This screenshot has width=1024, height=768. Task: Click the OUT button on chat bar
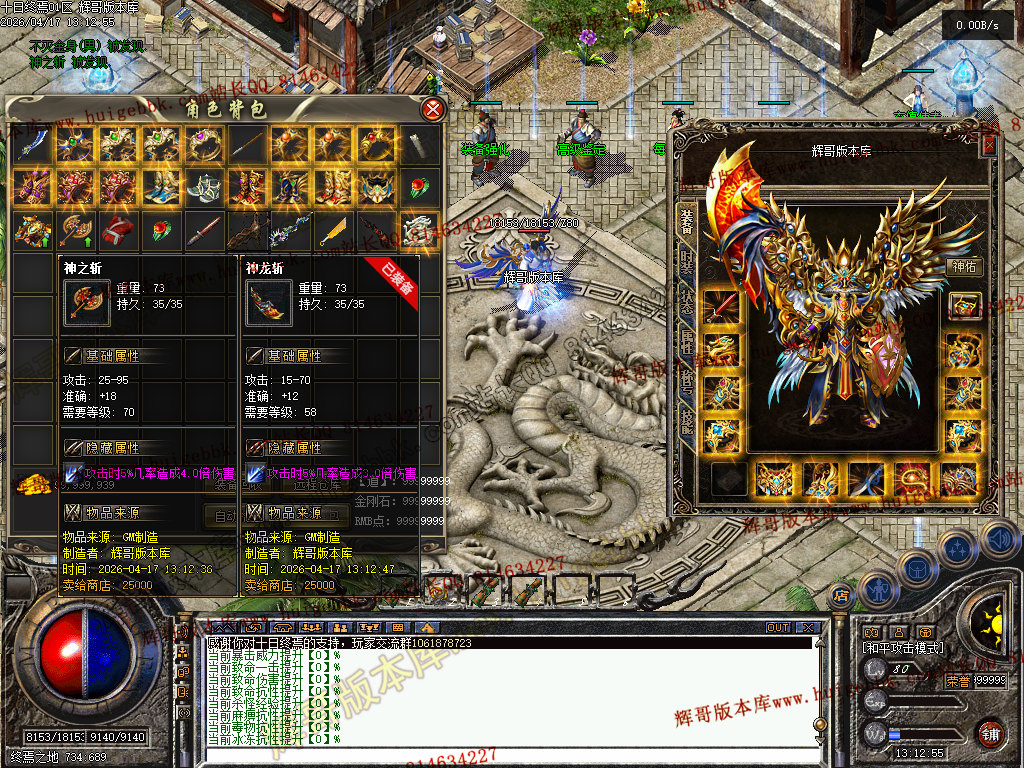coord(778,628)
